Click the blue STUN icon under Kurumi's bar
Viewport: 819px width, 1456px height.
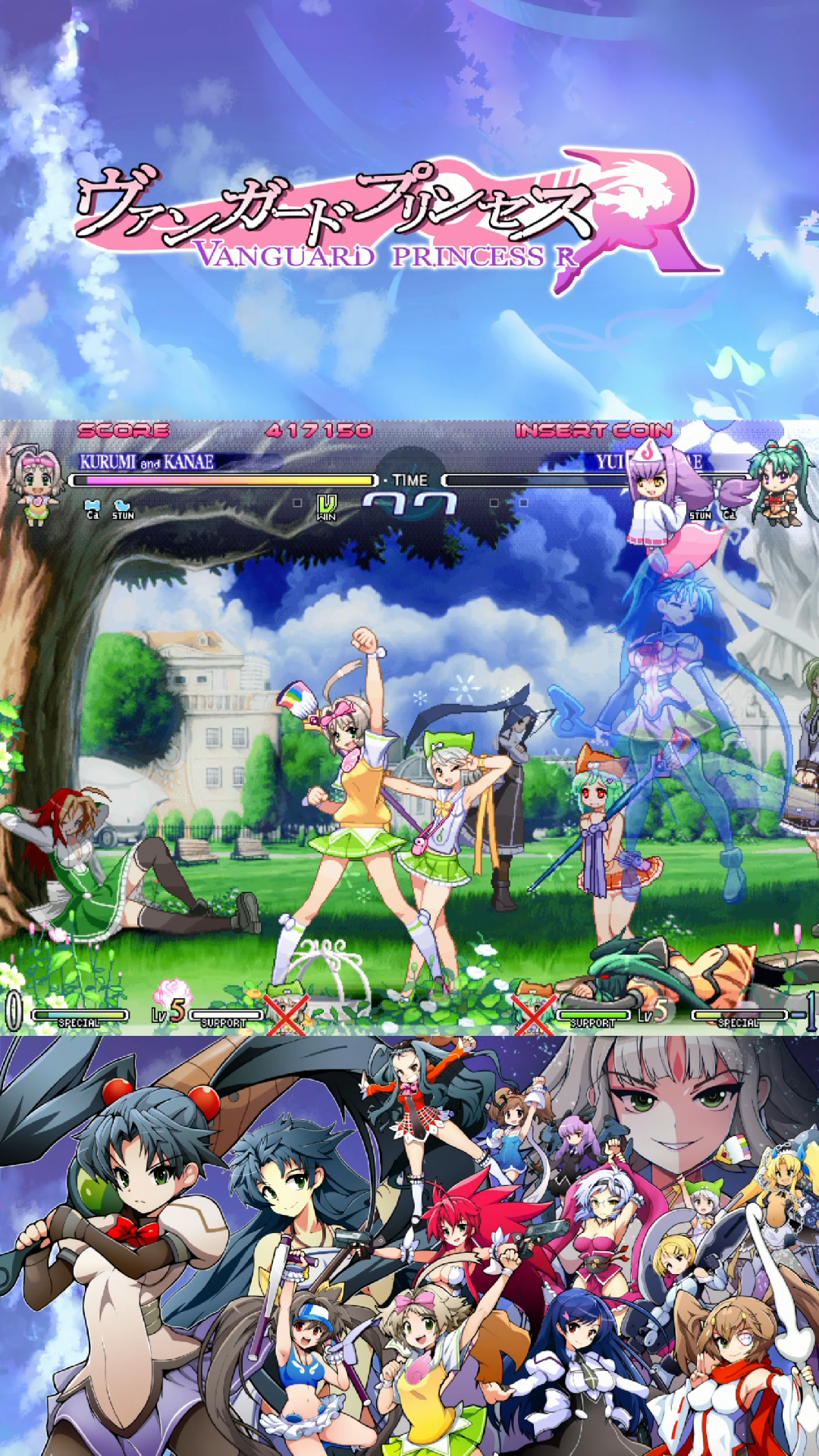click(122, 510)
